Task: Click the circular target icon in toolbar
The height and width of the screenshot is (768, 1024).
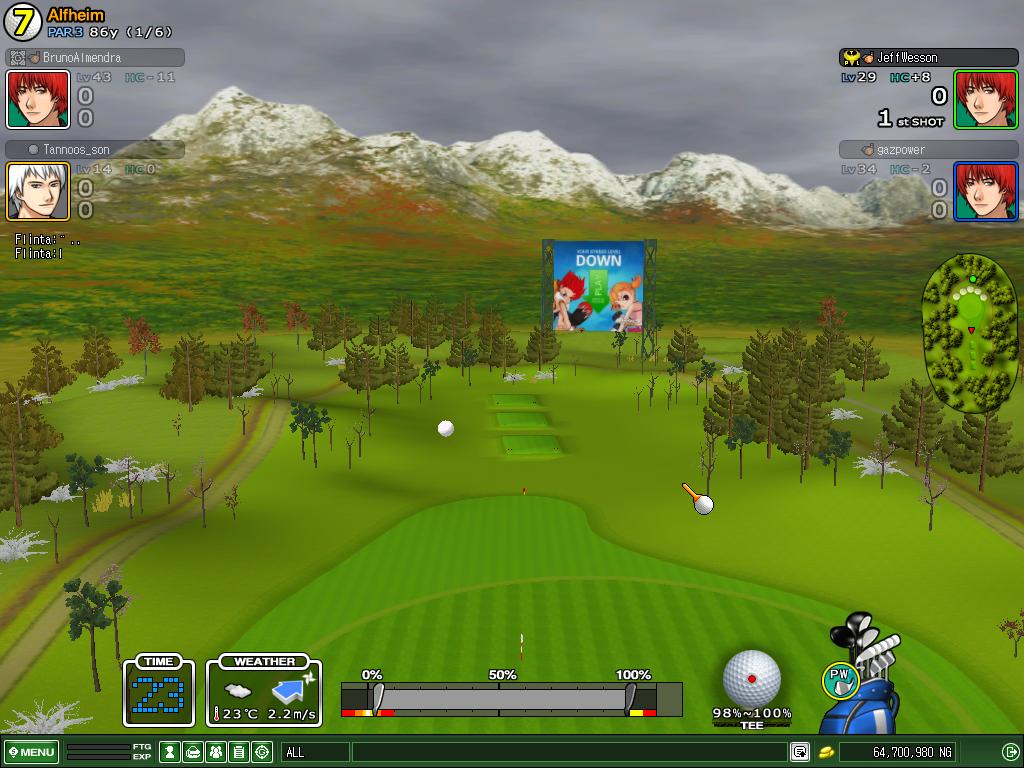Action: tap(262, 752)
